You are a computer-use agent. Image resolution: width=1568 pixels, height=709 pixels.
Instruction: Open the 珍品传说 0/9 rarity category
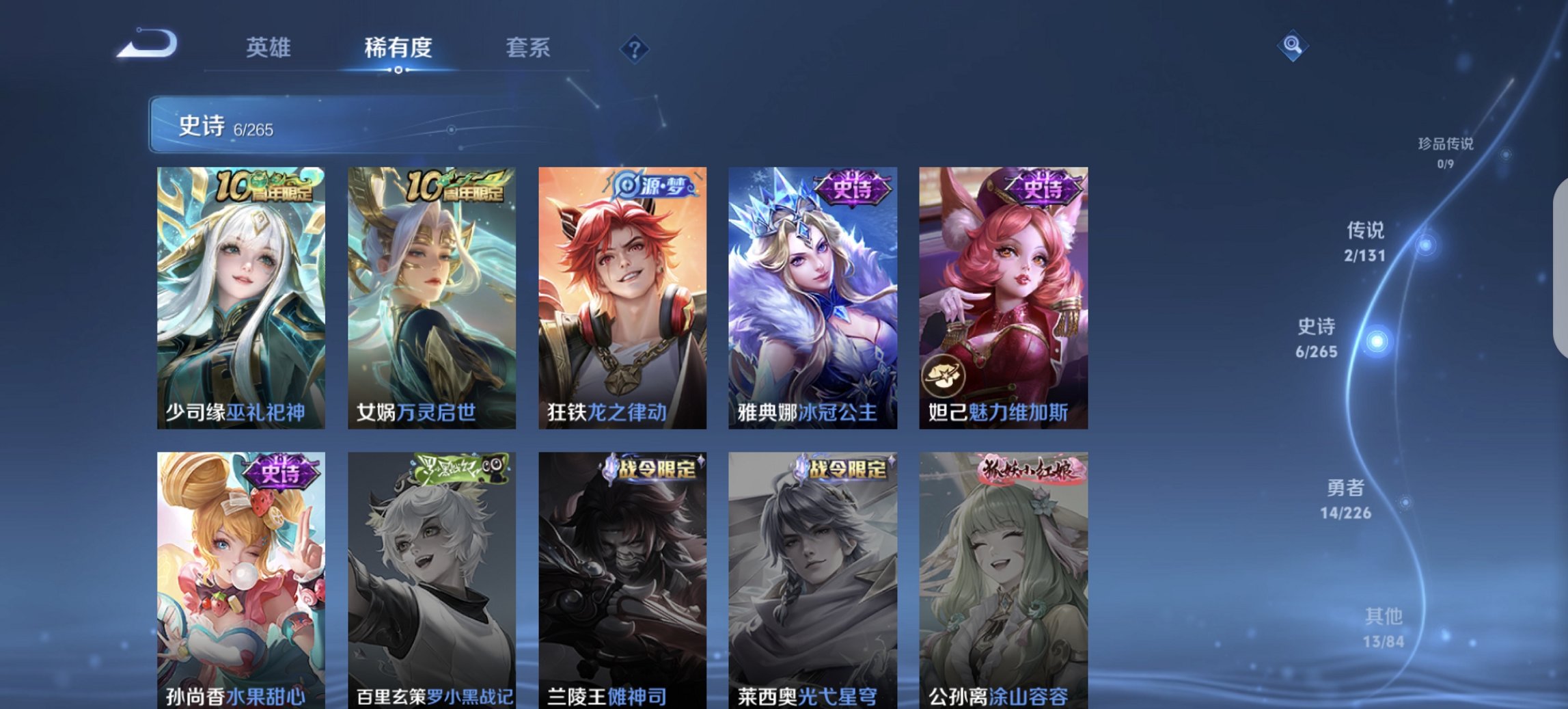[1446, 150]
